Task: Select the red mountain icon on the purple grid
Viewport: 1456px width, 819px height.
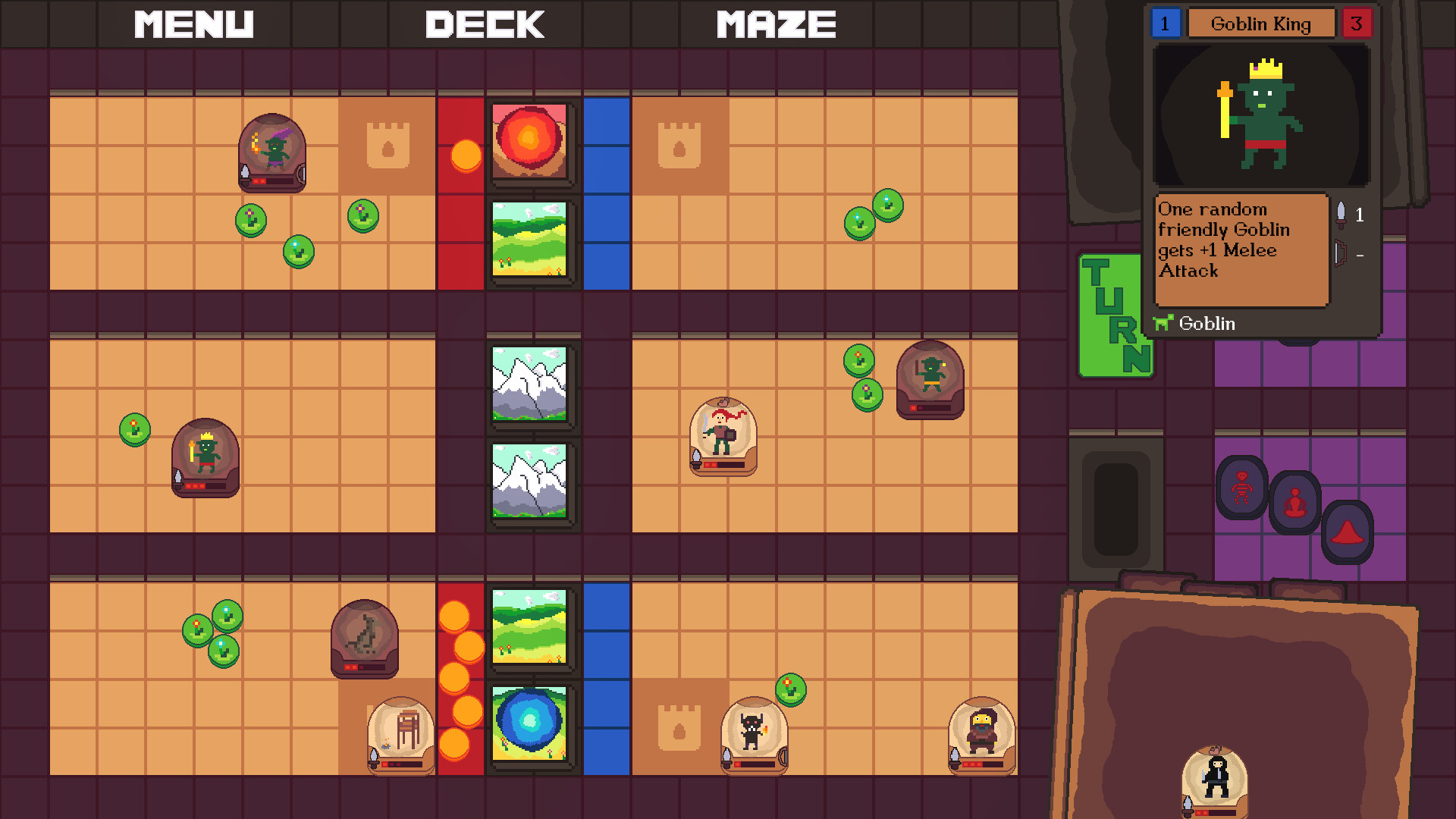Action: pos(1349,532)
